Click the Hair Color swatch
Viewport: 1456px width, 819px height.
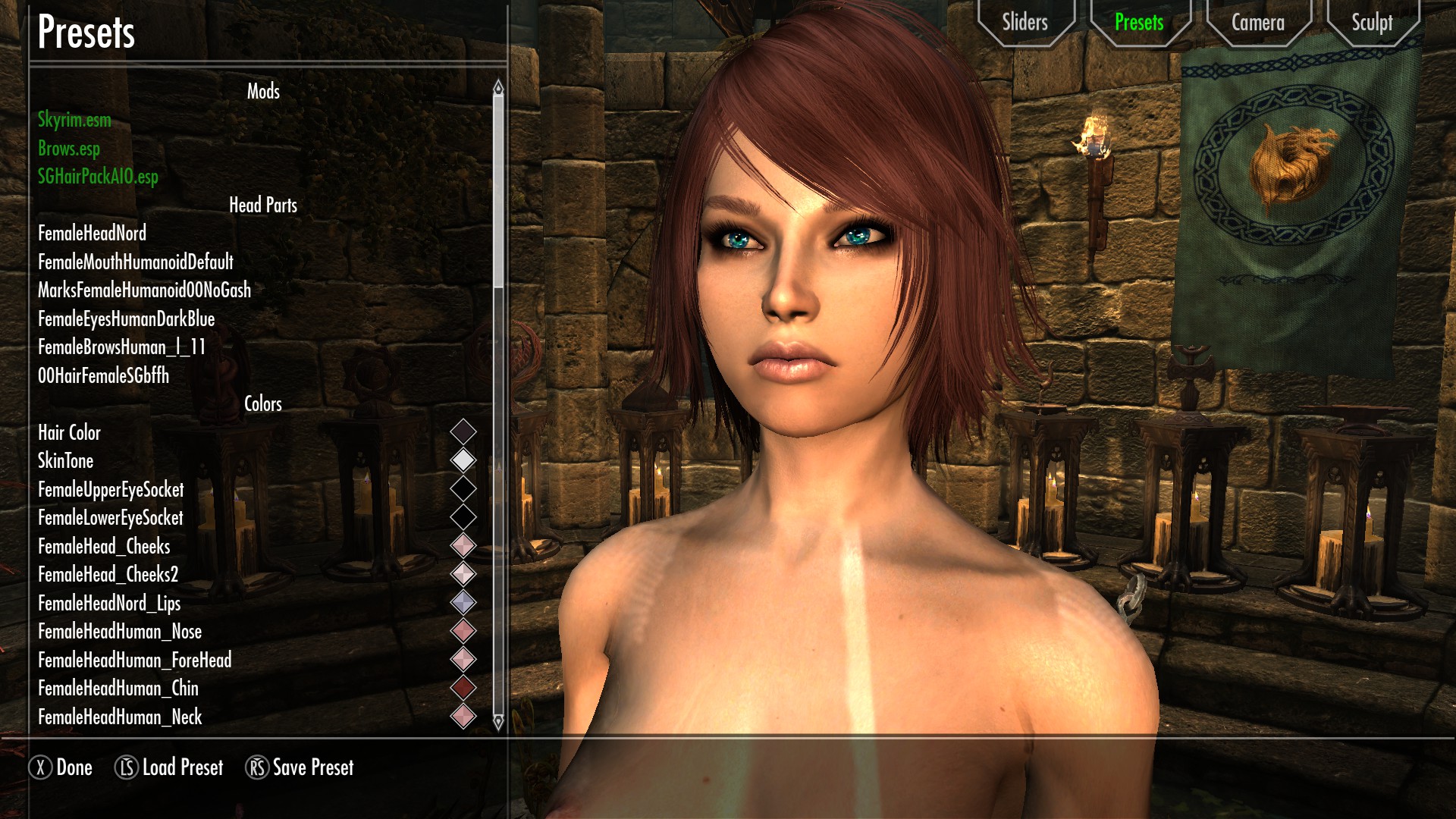463,432
